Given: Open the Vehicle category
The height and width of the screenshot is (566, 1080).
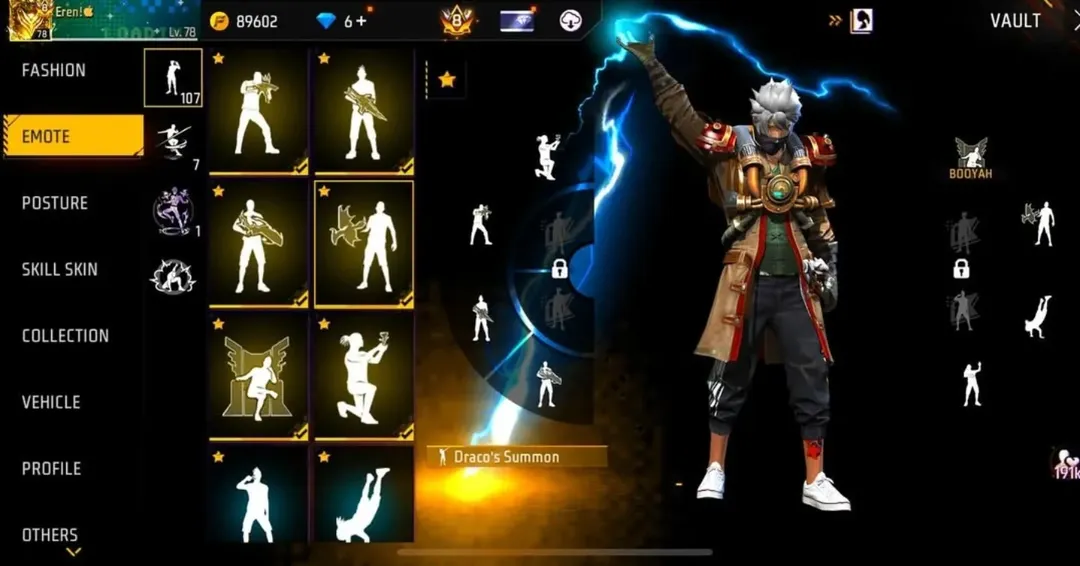Looking at the screenshot, I should click(x=51, y=402).
